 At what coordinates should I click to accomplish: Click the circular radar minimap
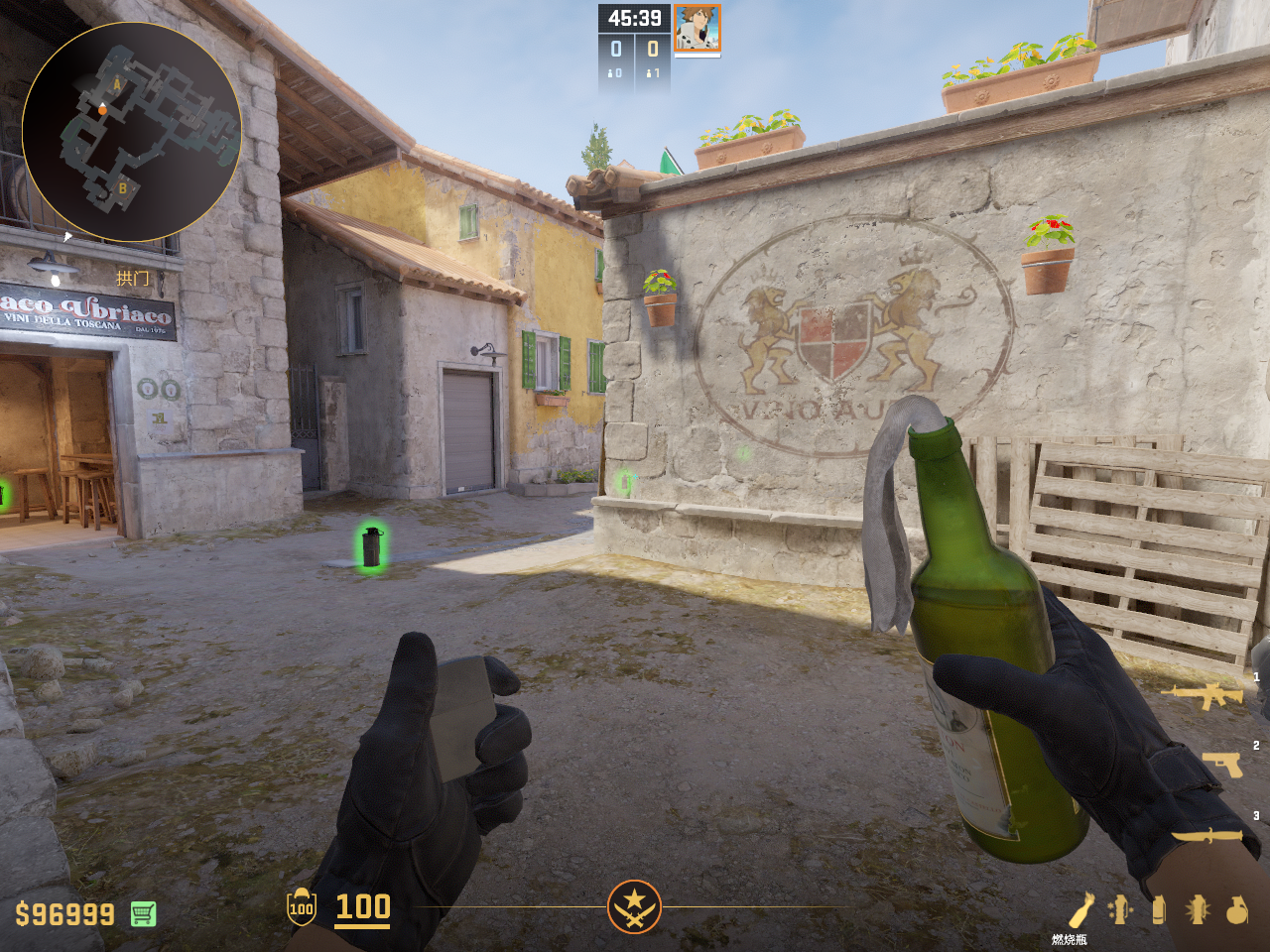(x=131, y=131)
